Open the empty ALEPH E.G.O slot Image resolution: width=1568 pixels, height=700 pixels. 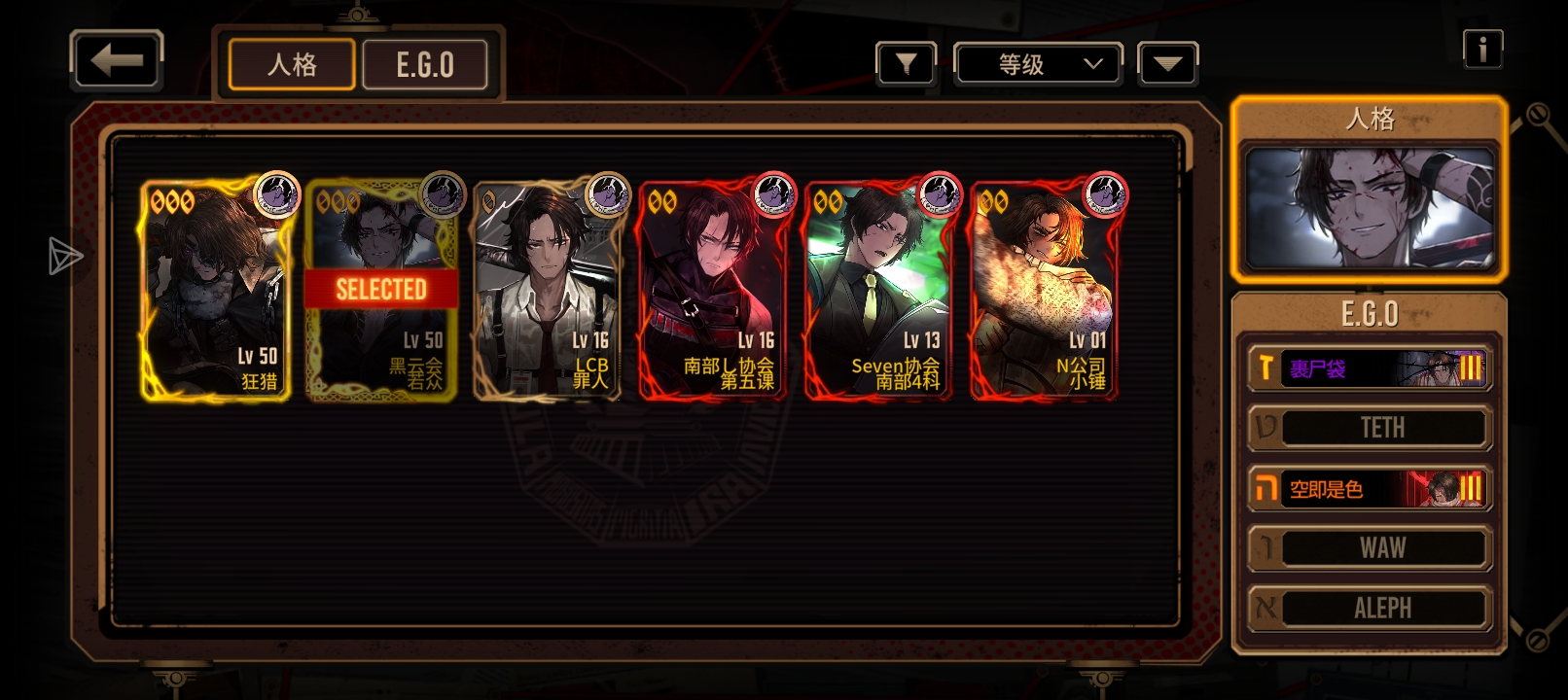click(1370, 609)
